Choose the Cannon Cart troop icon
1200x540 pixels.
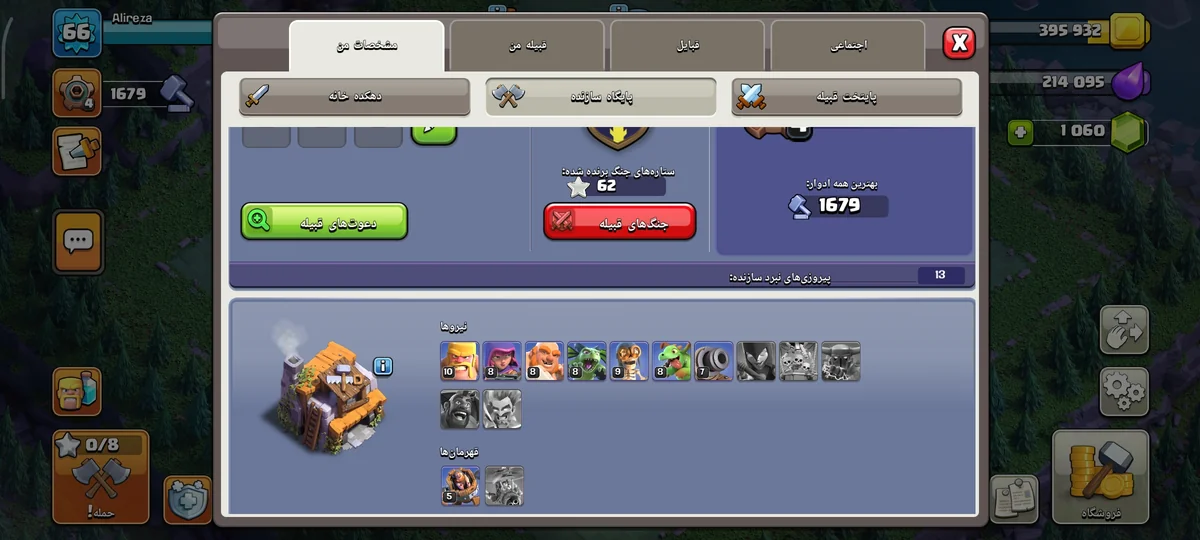tap(714, 361)
